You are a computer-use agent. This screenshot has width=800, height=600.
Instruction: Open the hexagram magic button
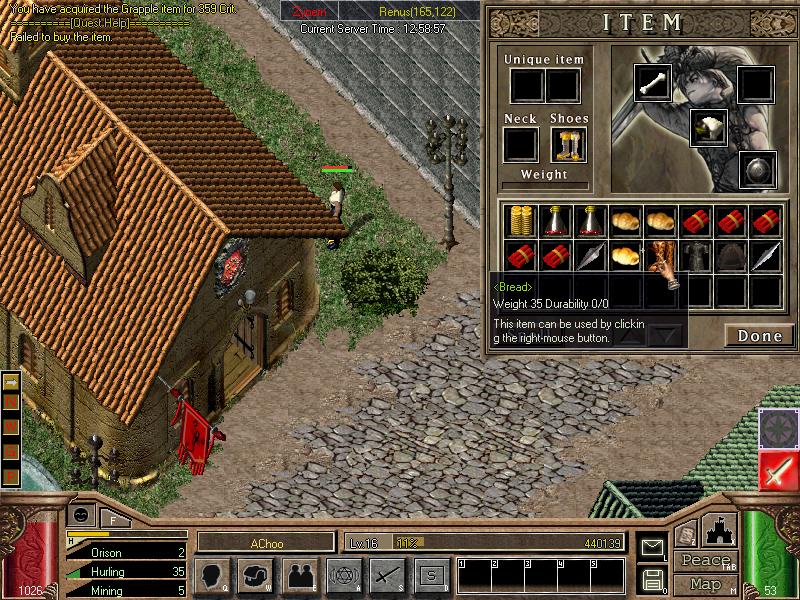point(342,575)
